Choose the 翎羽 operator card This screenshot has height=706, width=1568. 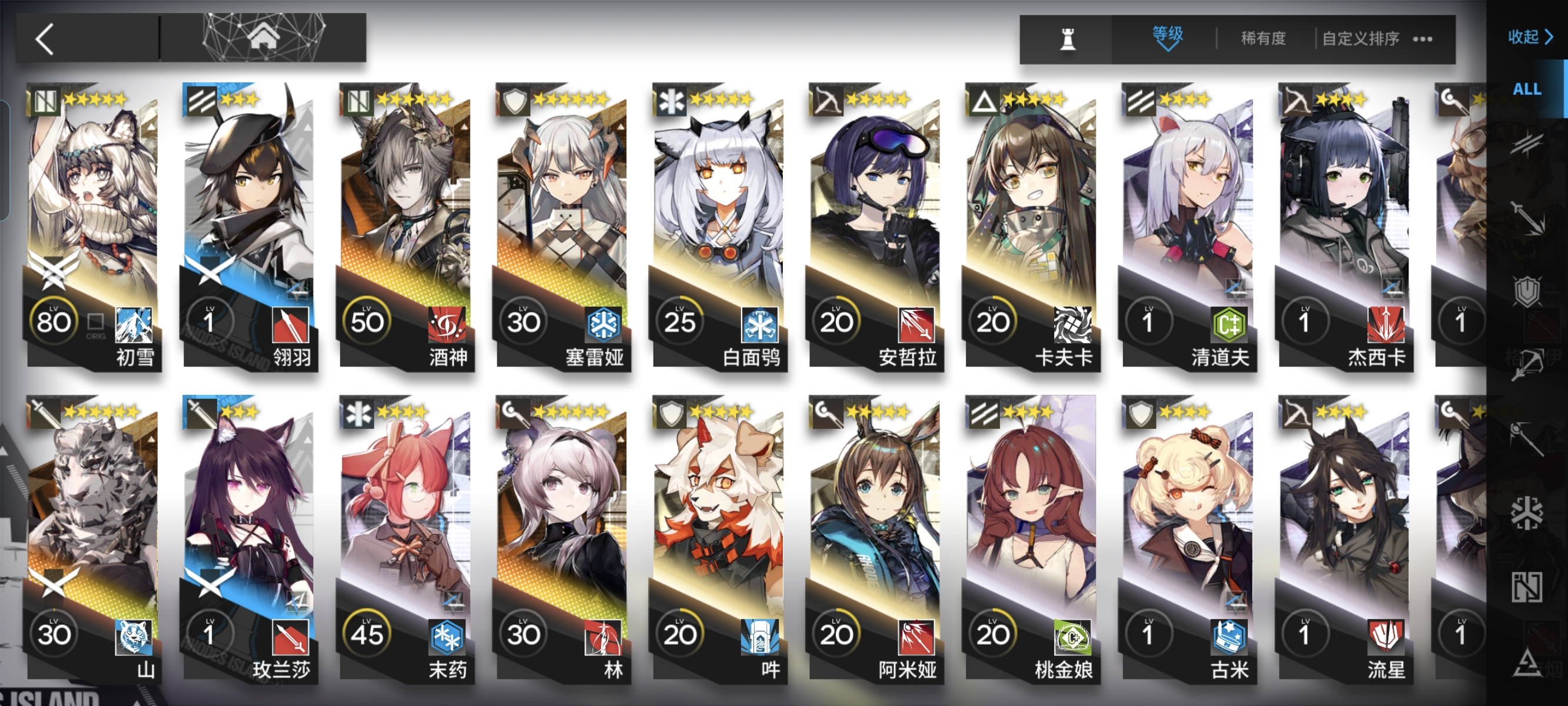249,225
